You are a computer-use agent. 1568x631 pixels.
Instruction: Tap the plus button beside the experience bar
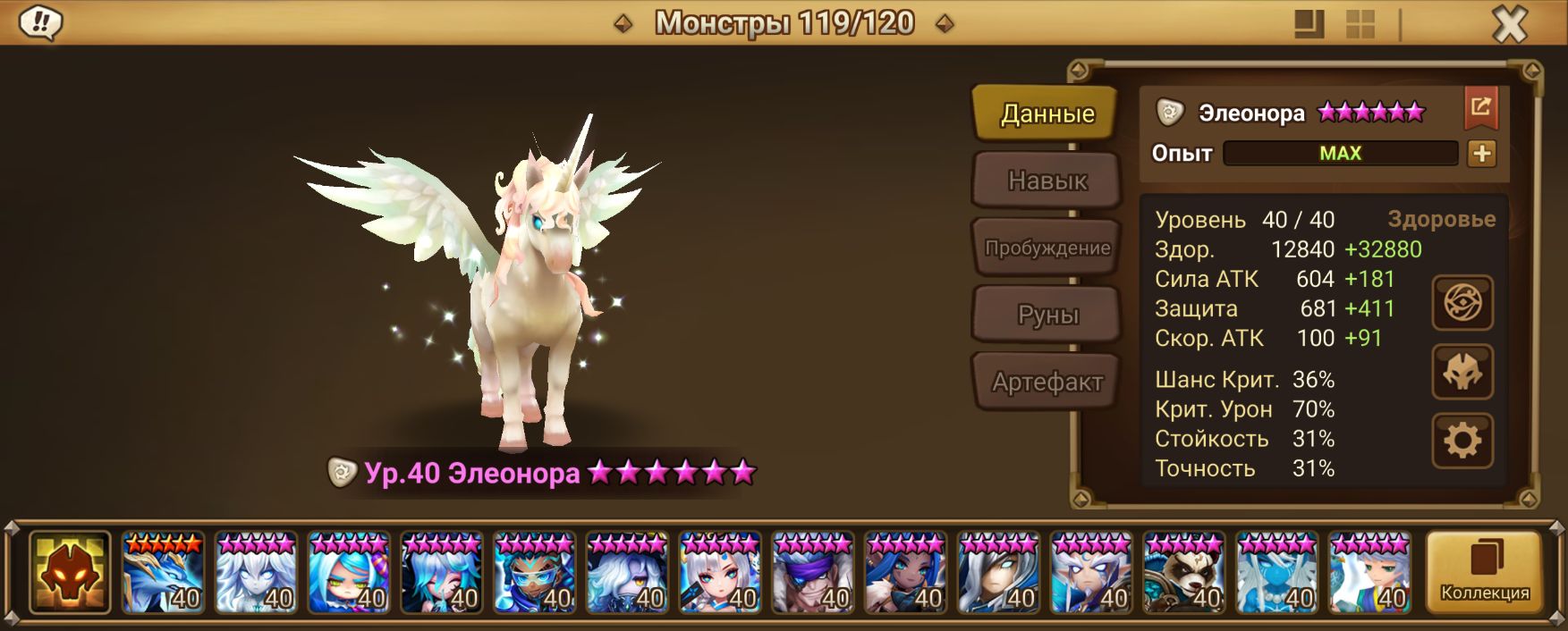tap(1481, 154)
